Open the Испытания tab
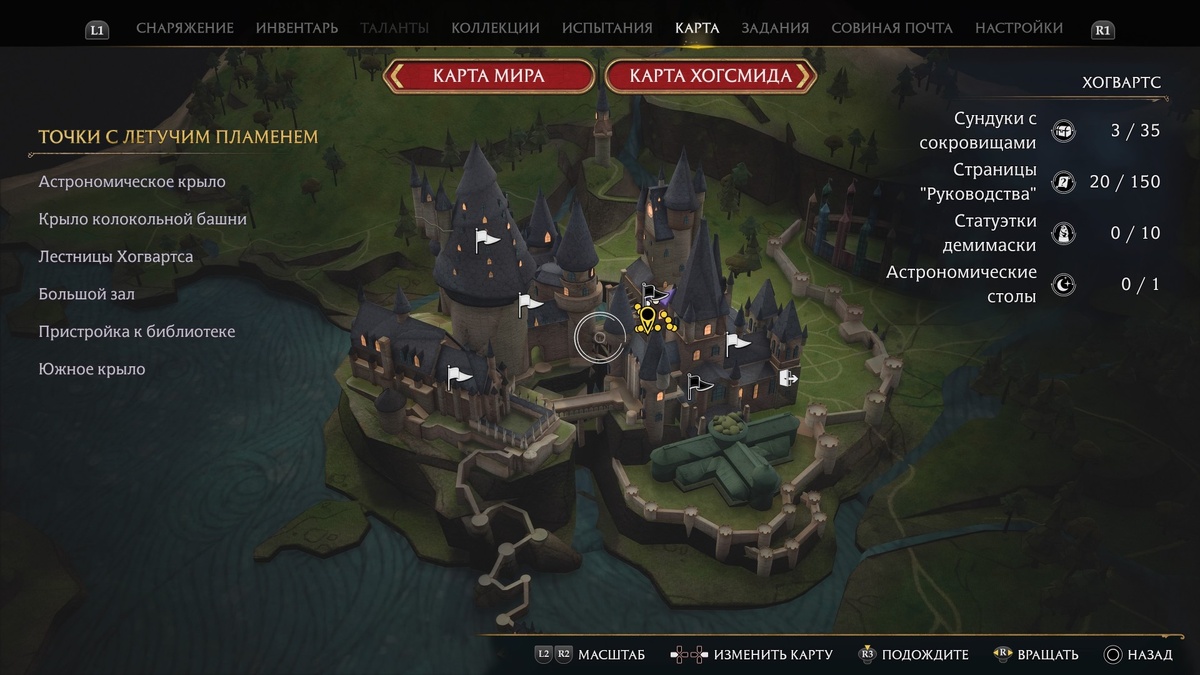Screen dimensions: 1200x675 pyautogui.click(x=607, y=29)
